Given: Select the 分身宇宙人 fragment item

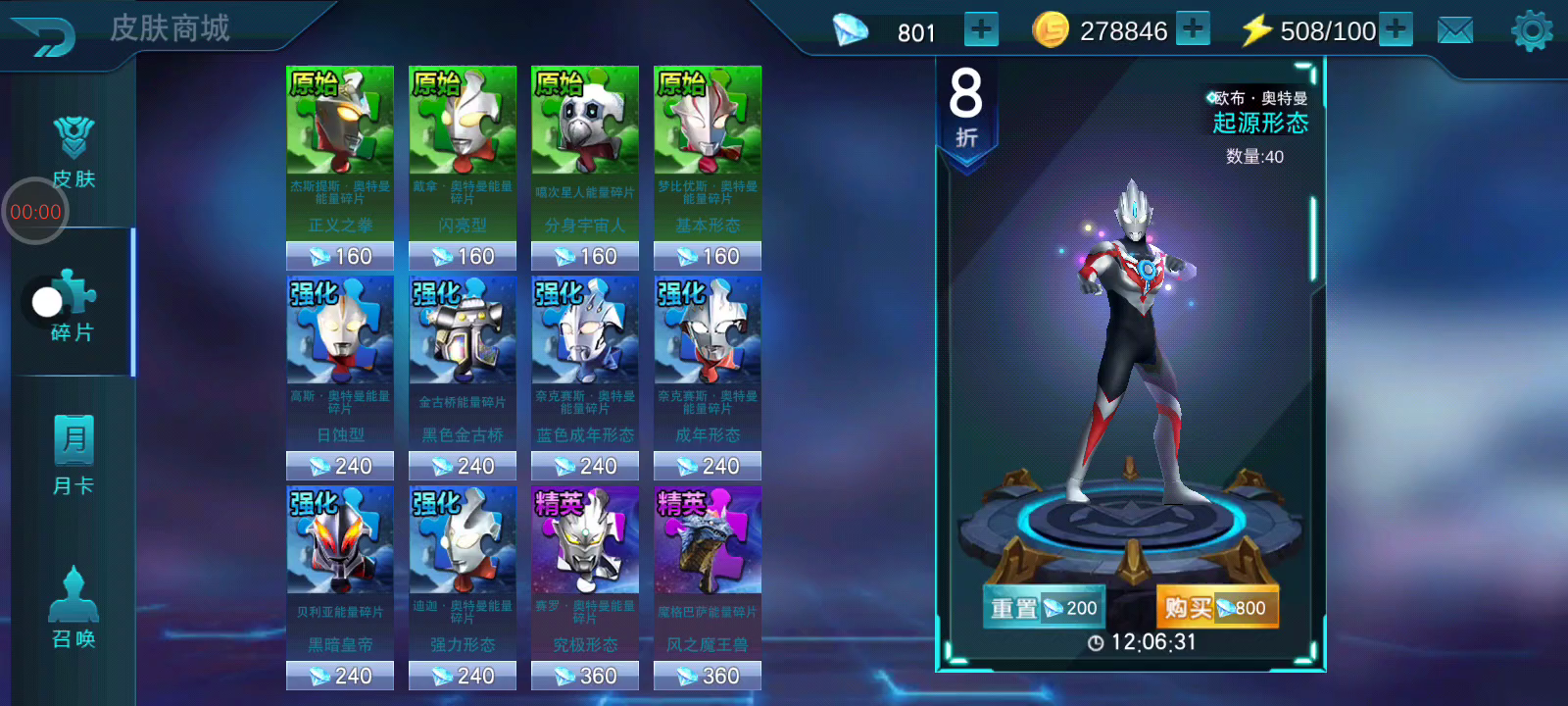Looking at the screenshot, I should [584, 167].
